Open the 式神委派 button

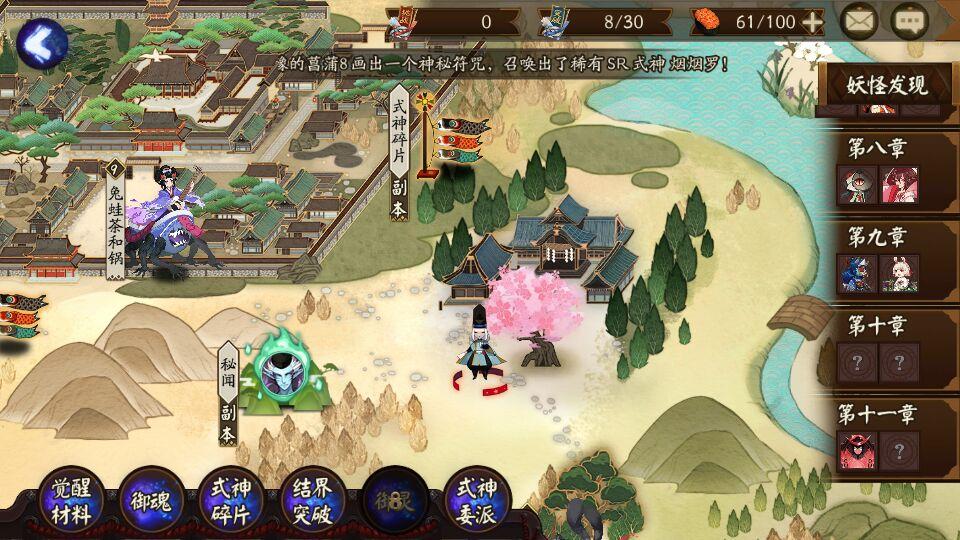coord(476,501)
